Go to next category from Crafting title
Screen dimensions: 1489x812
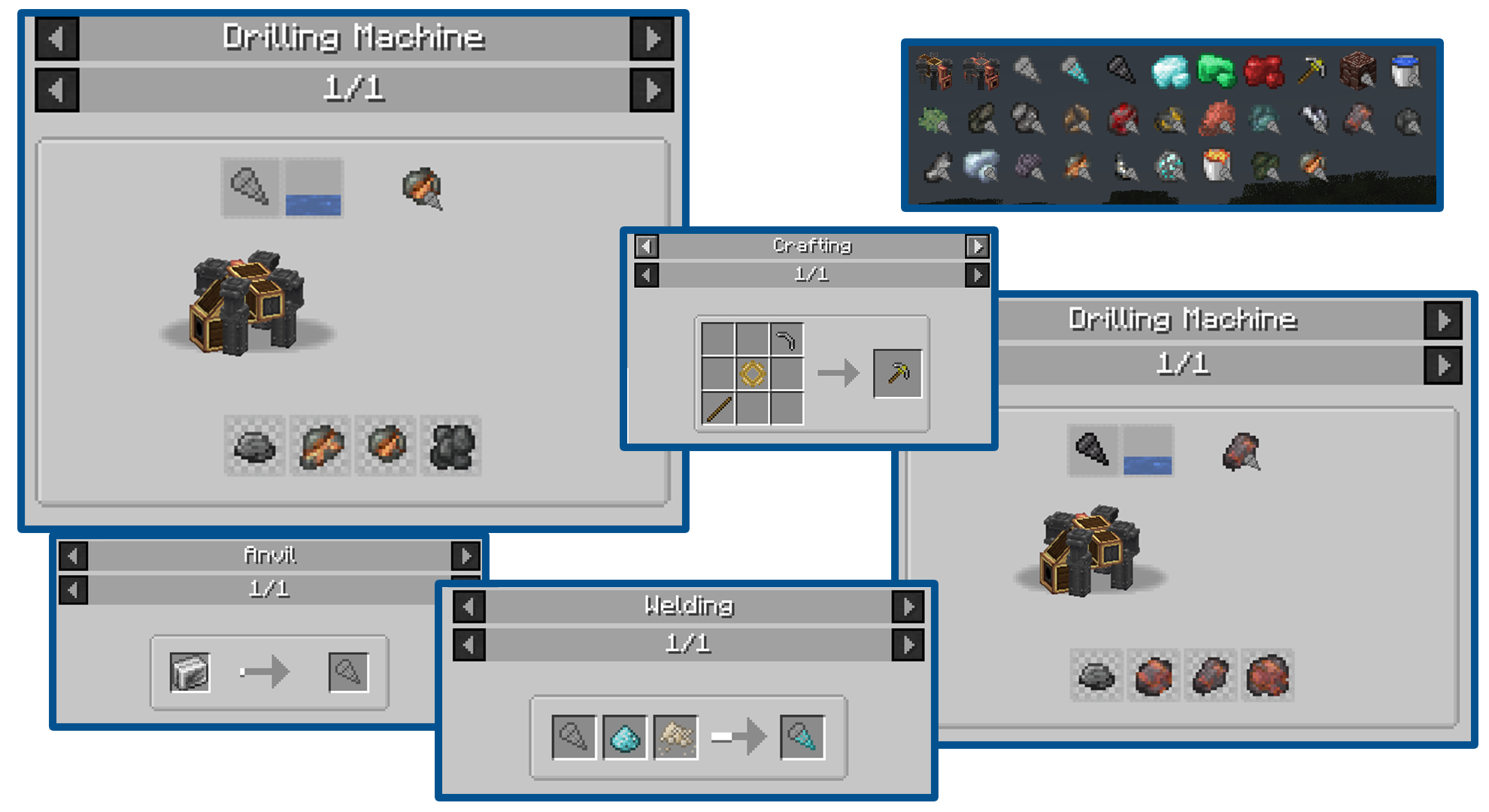[x=977, y=246]
